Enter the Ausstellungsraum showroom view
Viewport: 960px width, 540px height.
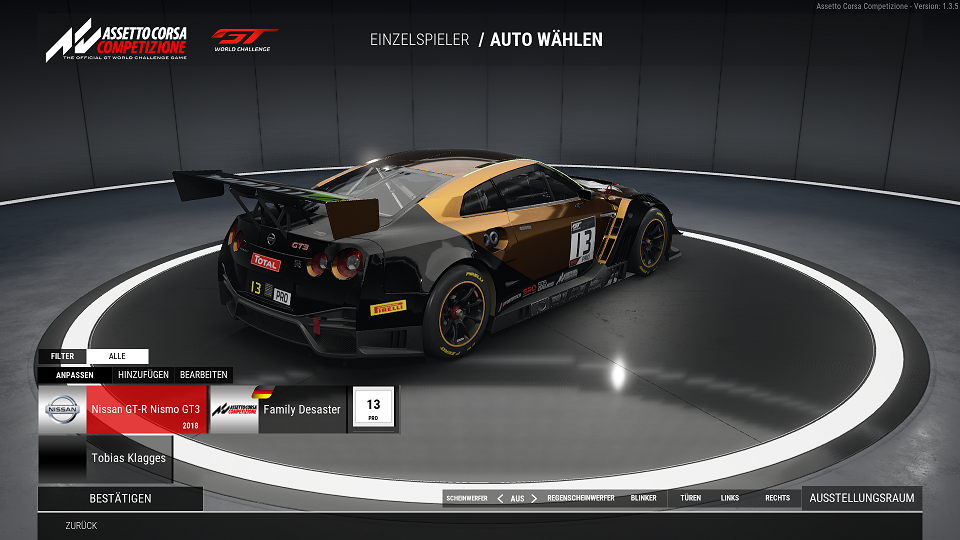(x=861, y=498)
